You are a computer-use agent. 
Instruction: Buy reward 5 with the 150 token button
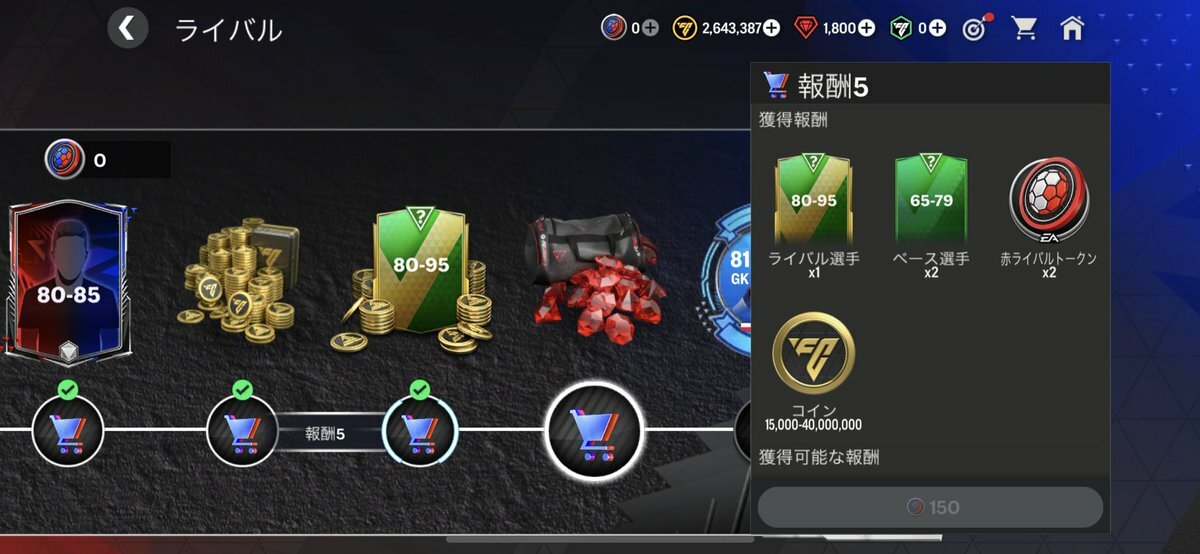930,508
